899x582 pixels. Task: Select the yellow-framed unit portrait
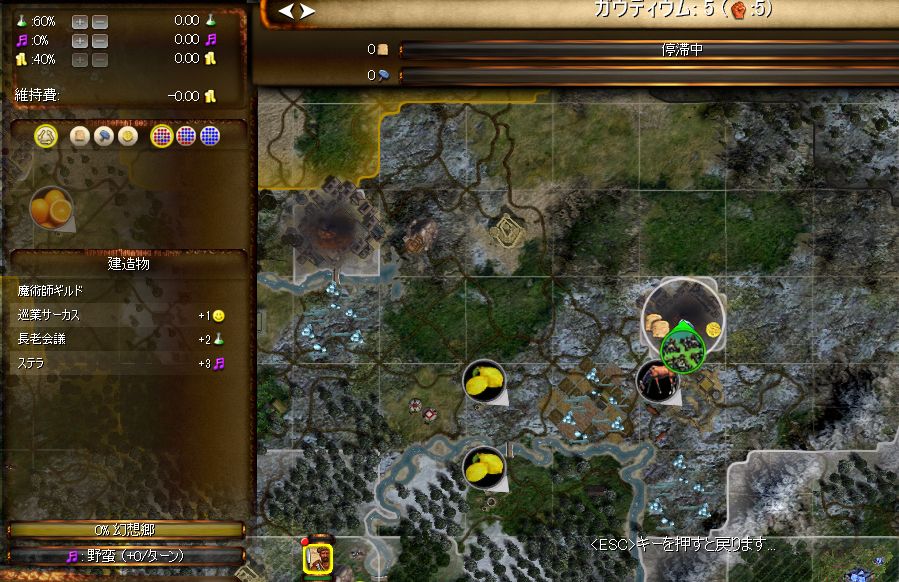[x=318, y=557]
